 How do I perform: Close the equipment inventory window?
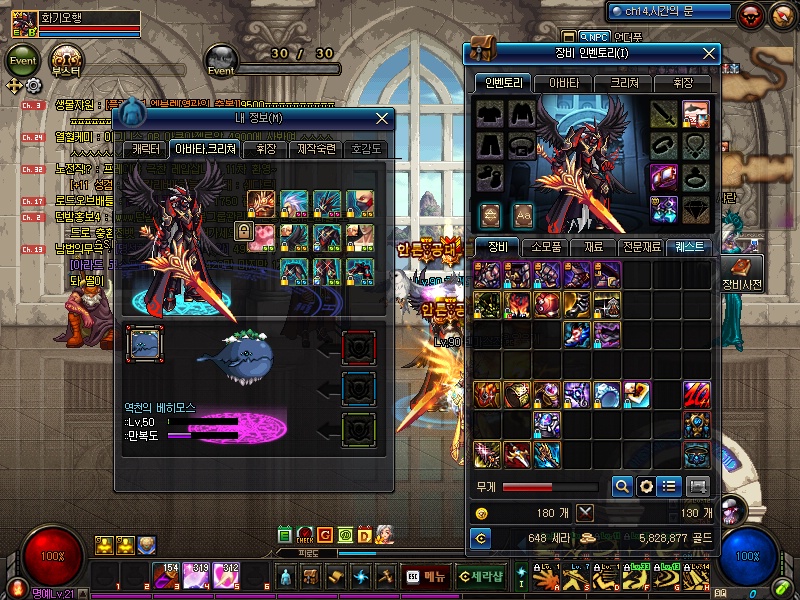click(x=710, y=53)
